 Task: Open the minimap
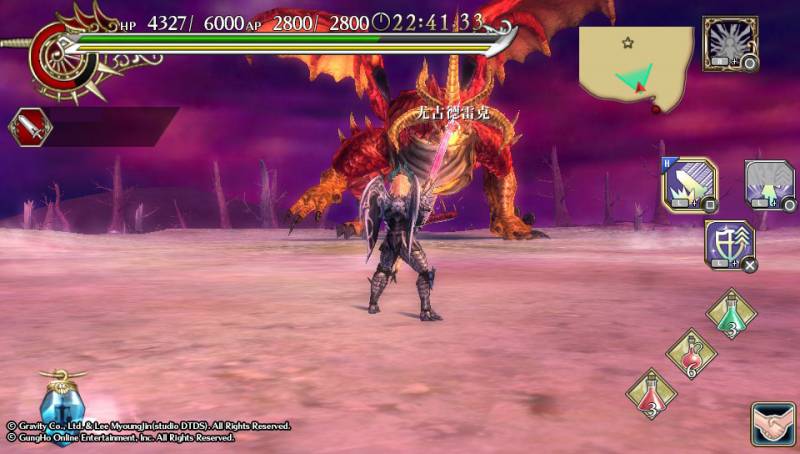tap(636, 65)
